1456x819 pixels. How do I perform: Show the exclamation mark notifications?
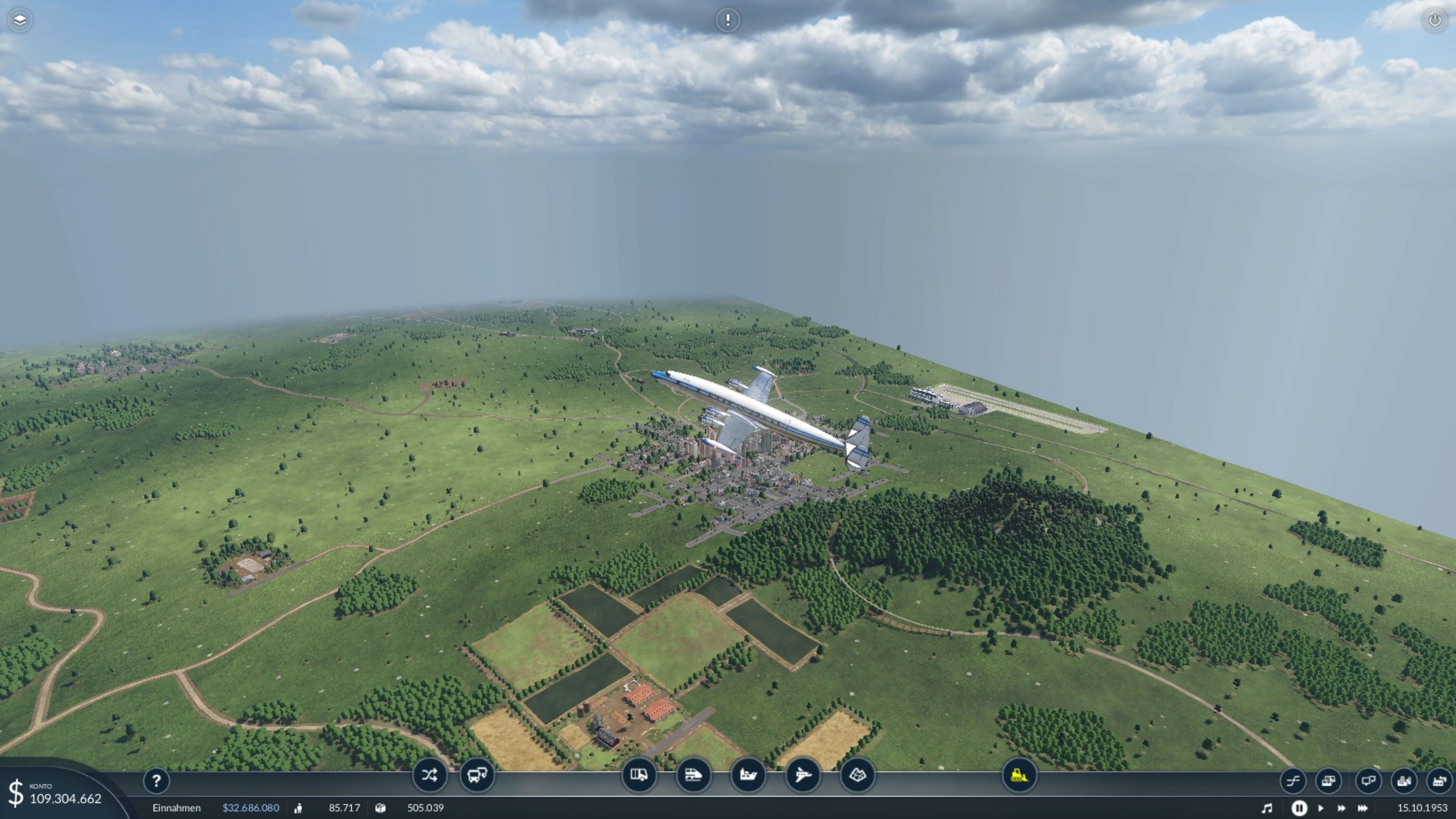click(x=727, y=20)
